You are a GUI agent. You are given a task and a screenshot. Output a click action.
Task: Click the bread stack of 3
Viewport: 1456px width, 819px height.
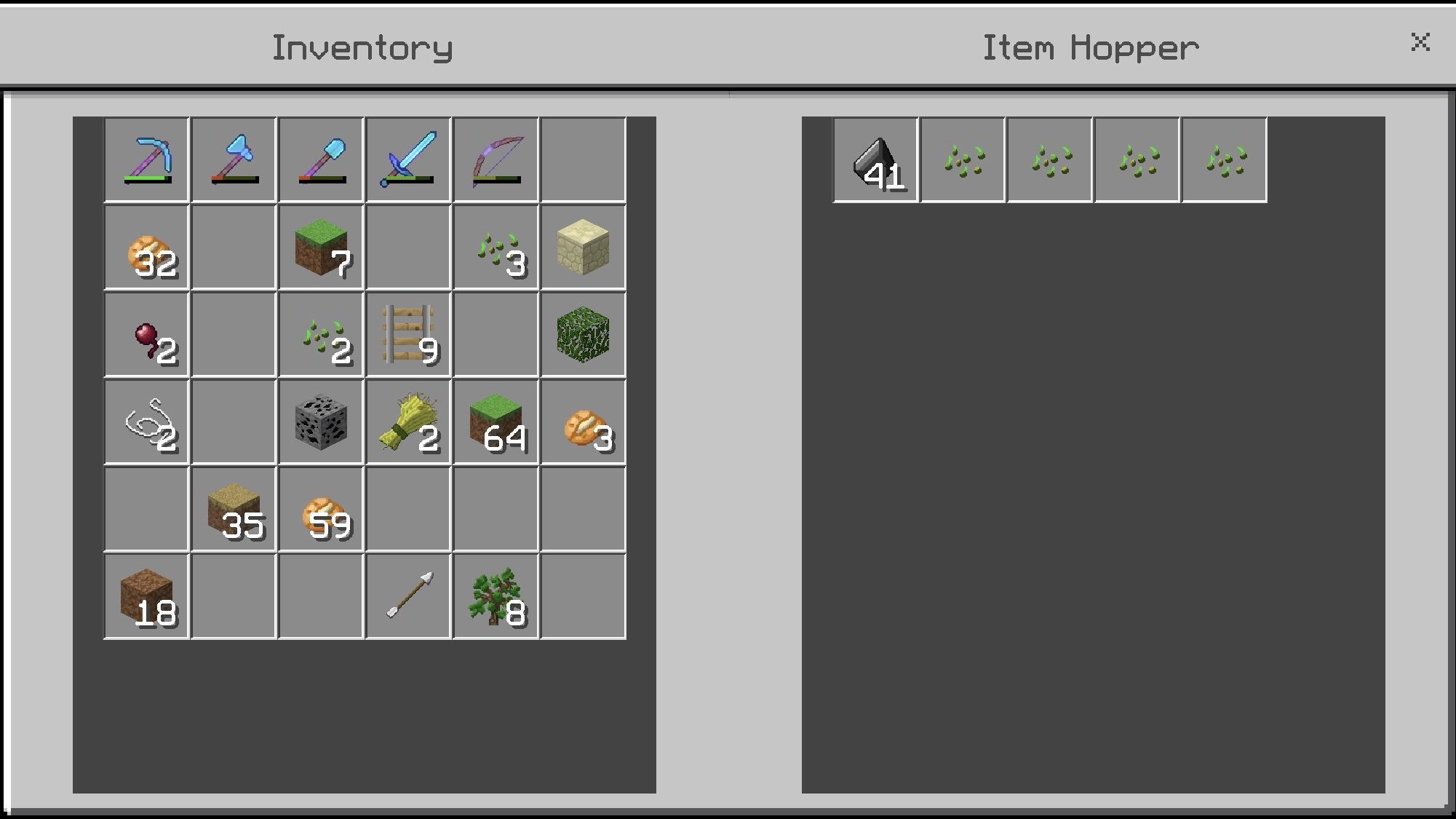pos(583,422)
